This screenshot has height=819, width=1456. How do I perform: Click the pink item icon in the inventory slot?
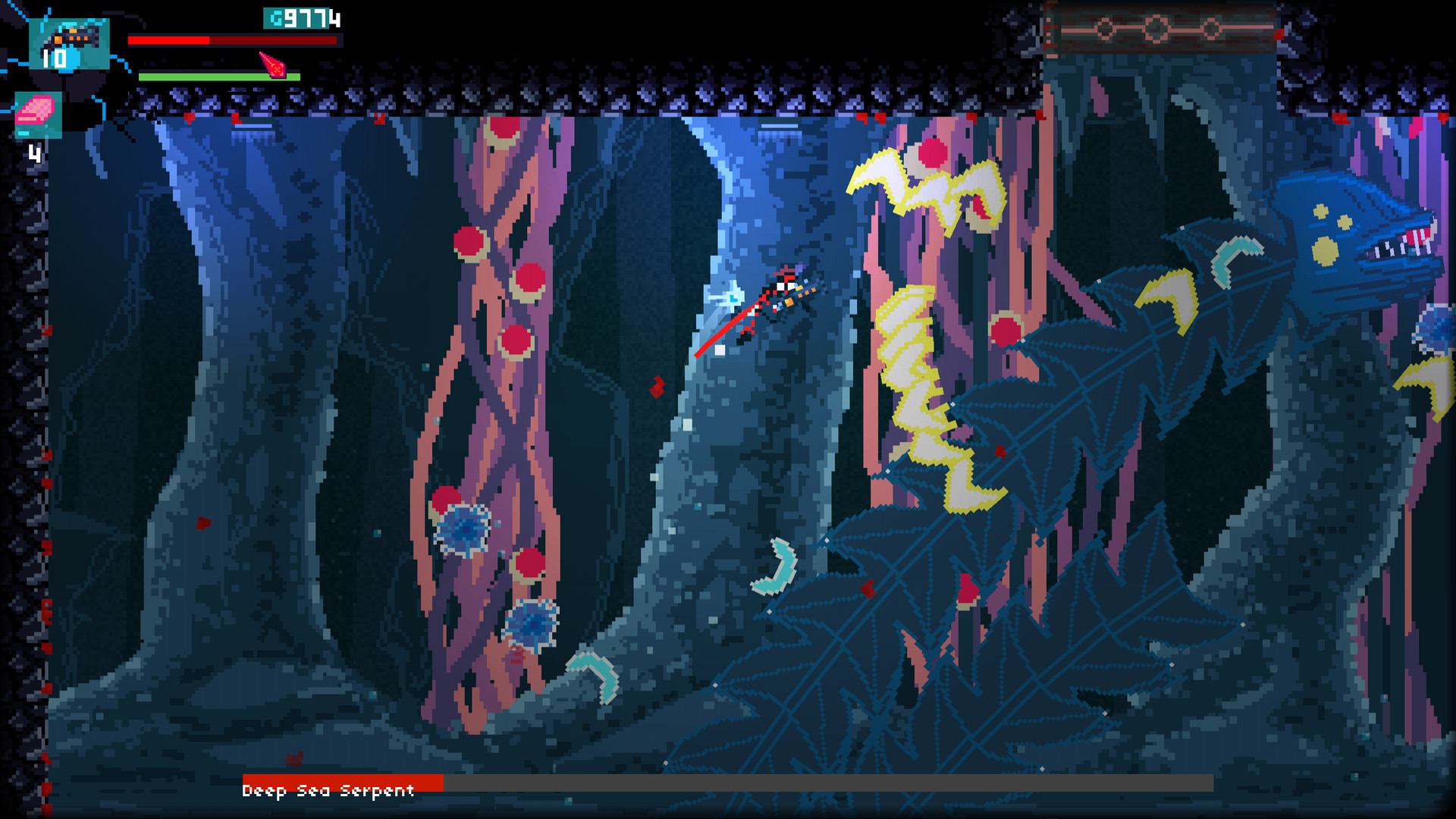(x=36, y=110)
